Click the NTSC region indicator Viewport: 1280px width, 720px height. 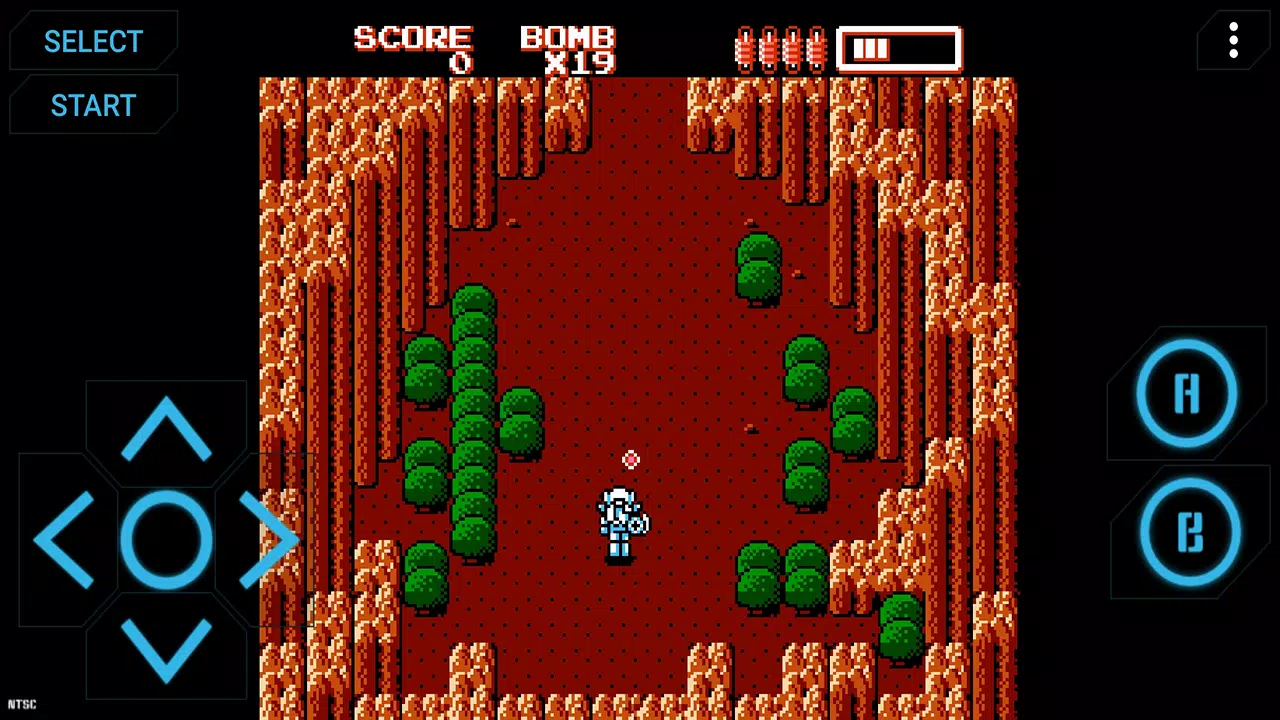click(22, 704)
